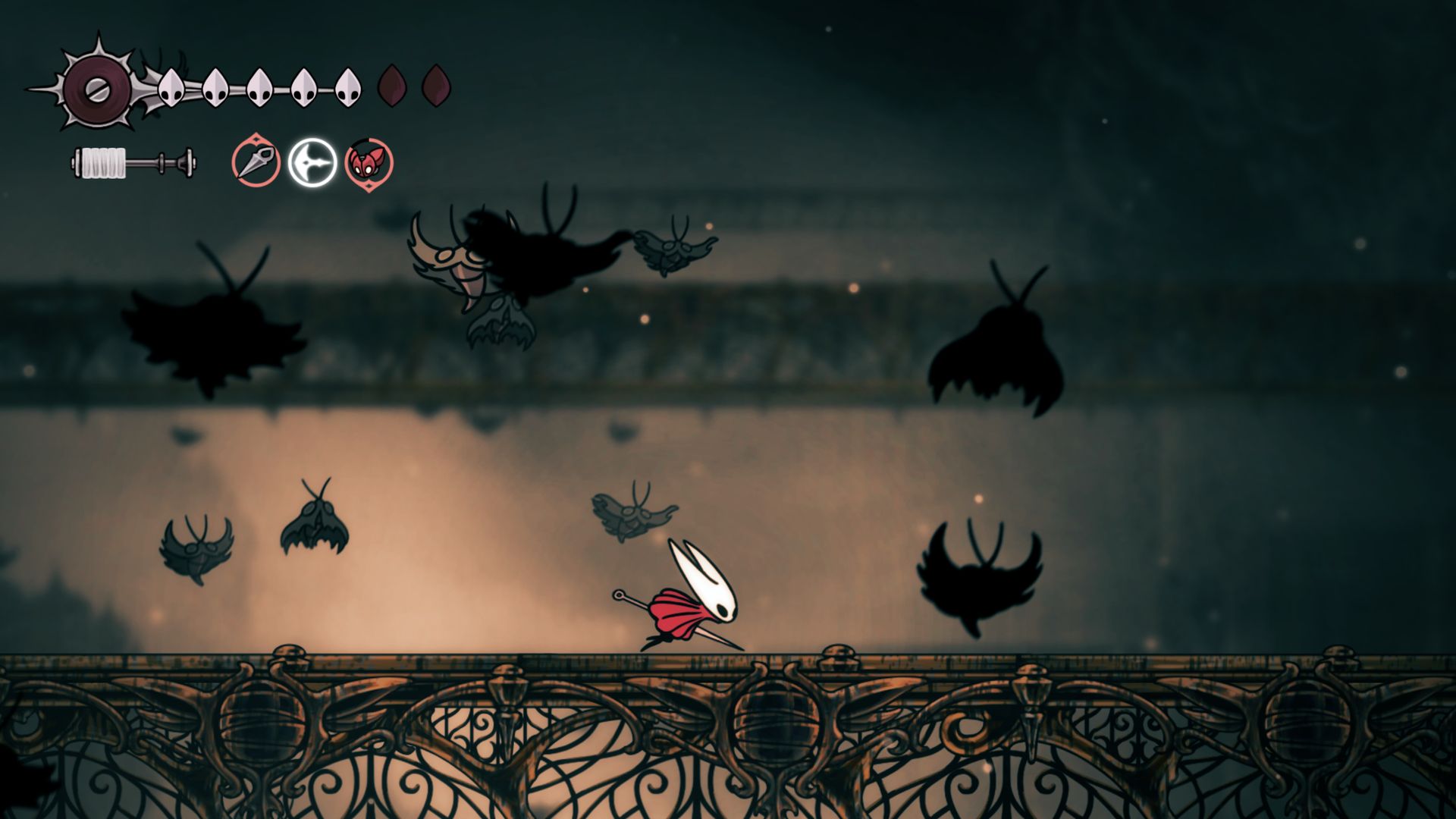Select the silver throwing dagger tool icon
The image size is (1456, 819).
pyautogui.click(x=256, y=162)
